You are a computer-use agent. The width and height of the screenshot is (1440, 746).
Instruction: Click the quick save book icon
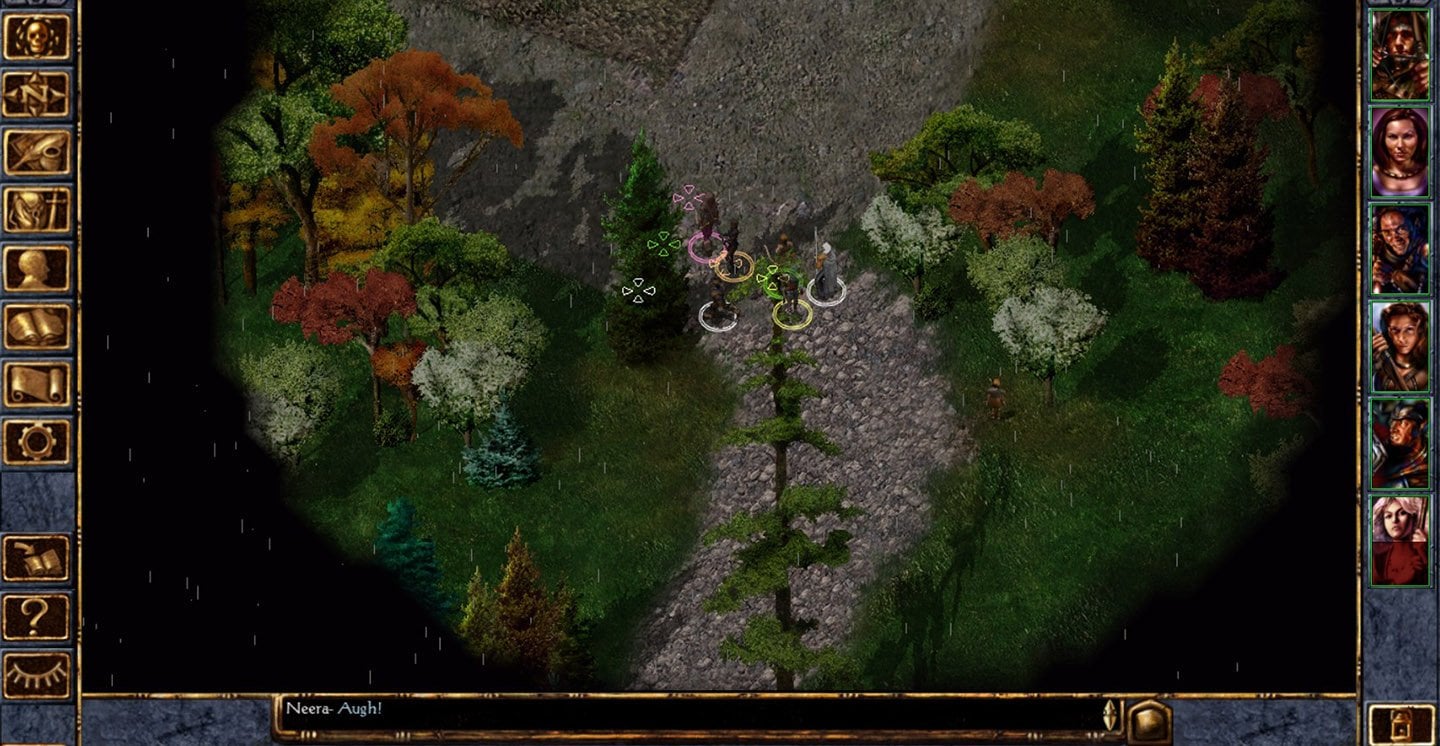(38, 558)
